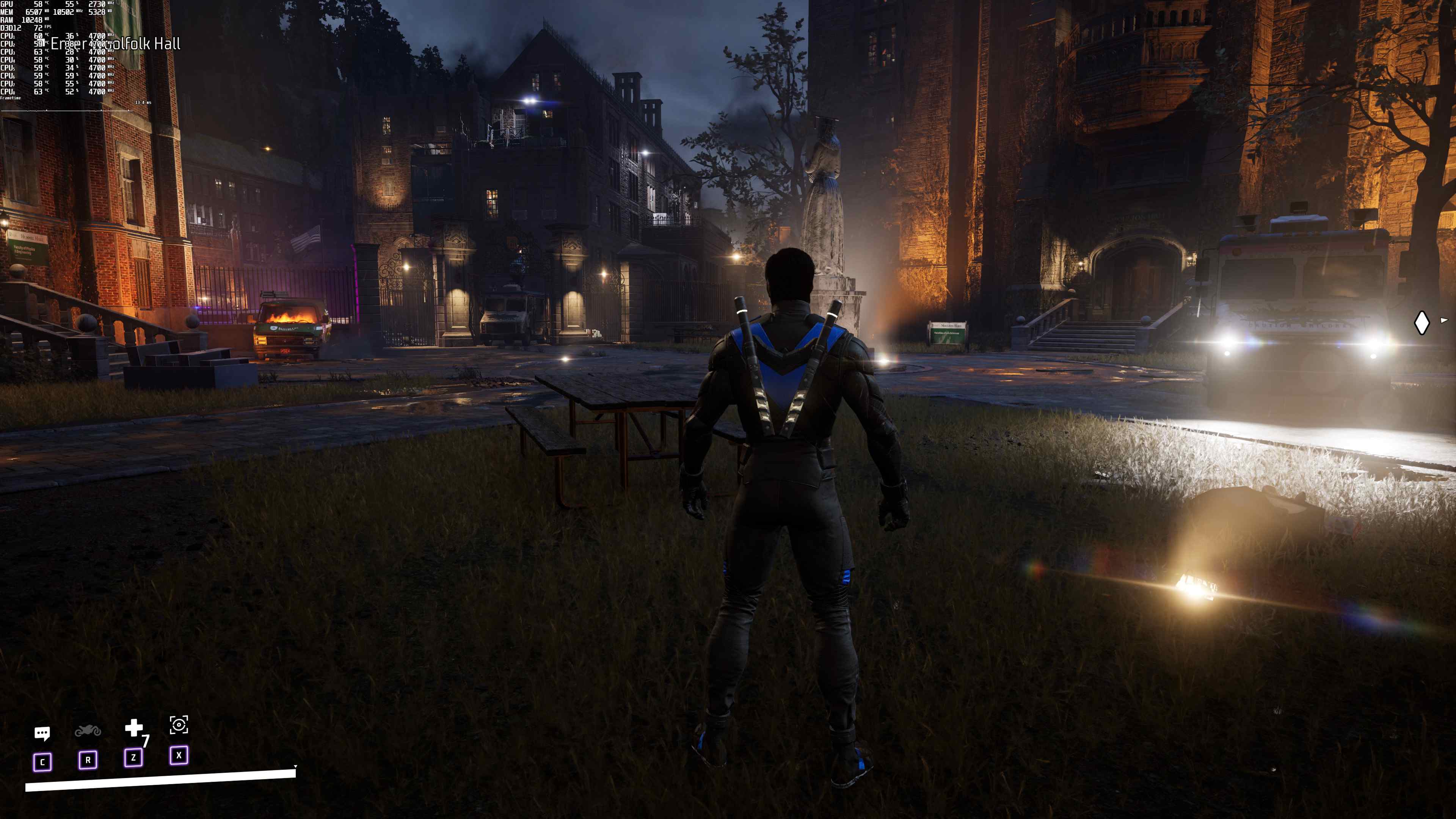Screen dimensions: 1456x819
Task: Use the health pack plus icon
Action: click(133, 728)
